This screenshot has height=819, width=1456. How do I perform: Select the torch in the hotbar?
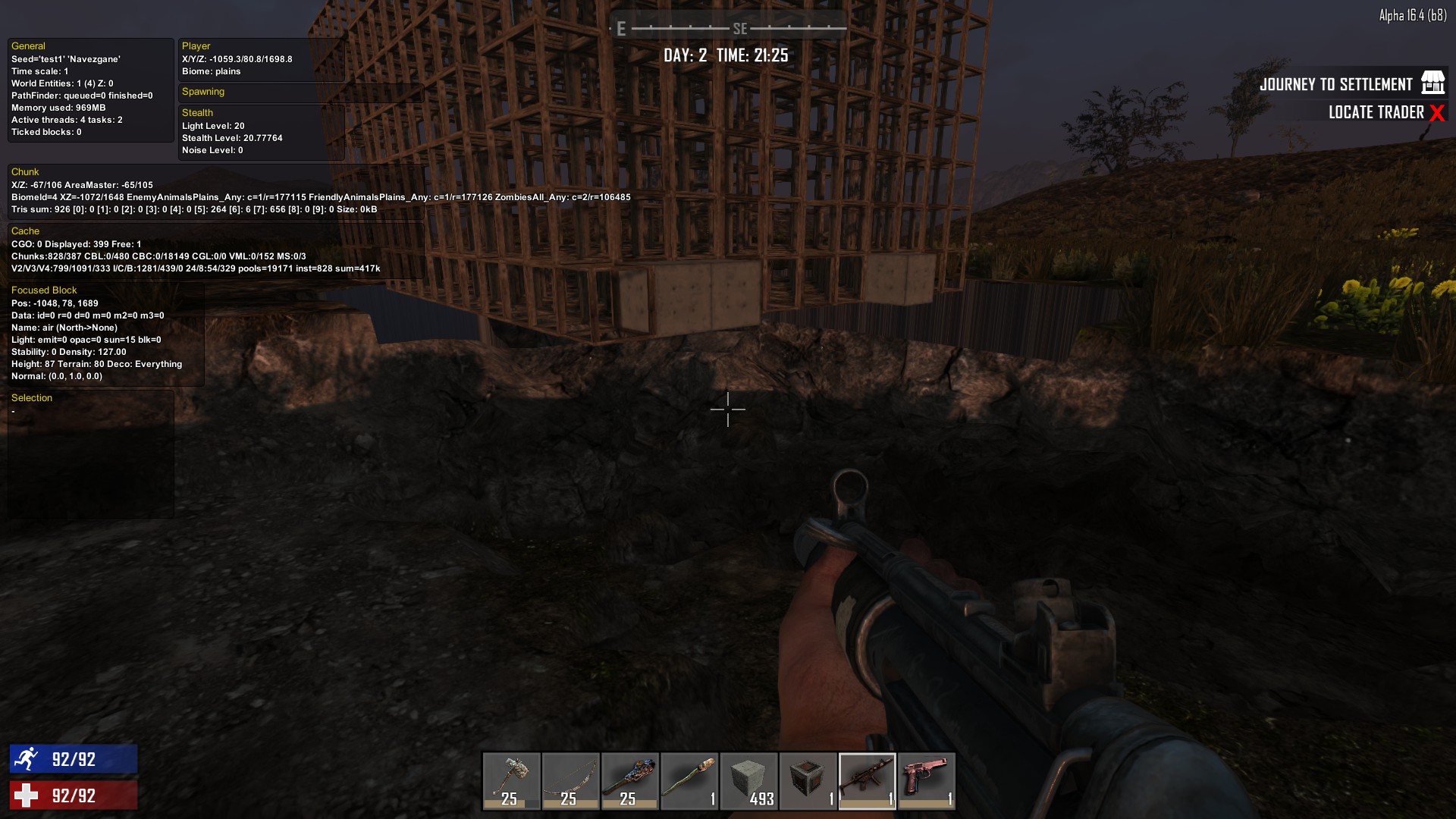pos(689,780)
